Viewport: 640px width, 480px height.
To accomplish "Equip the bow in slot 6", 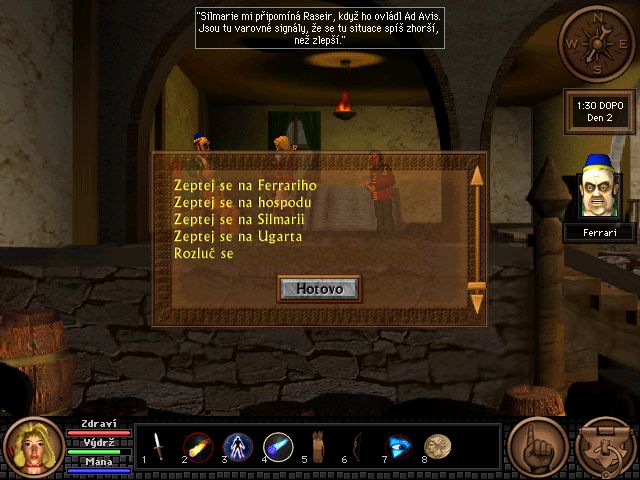I will [x=358, y=447].
